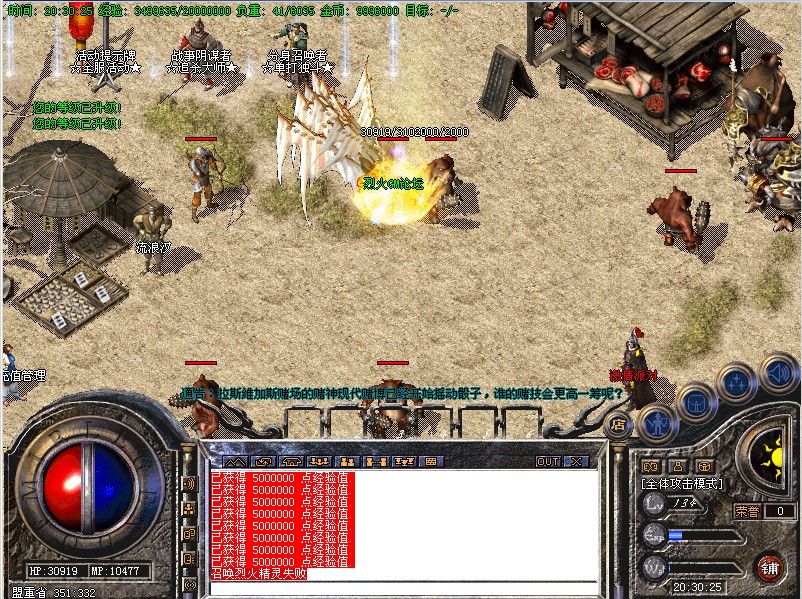Open the 荣誉 honor label
This screenshot has height=599, width=802.
(747, 510)
